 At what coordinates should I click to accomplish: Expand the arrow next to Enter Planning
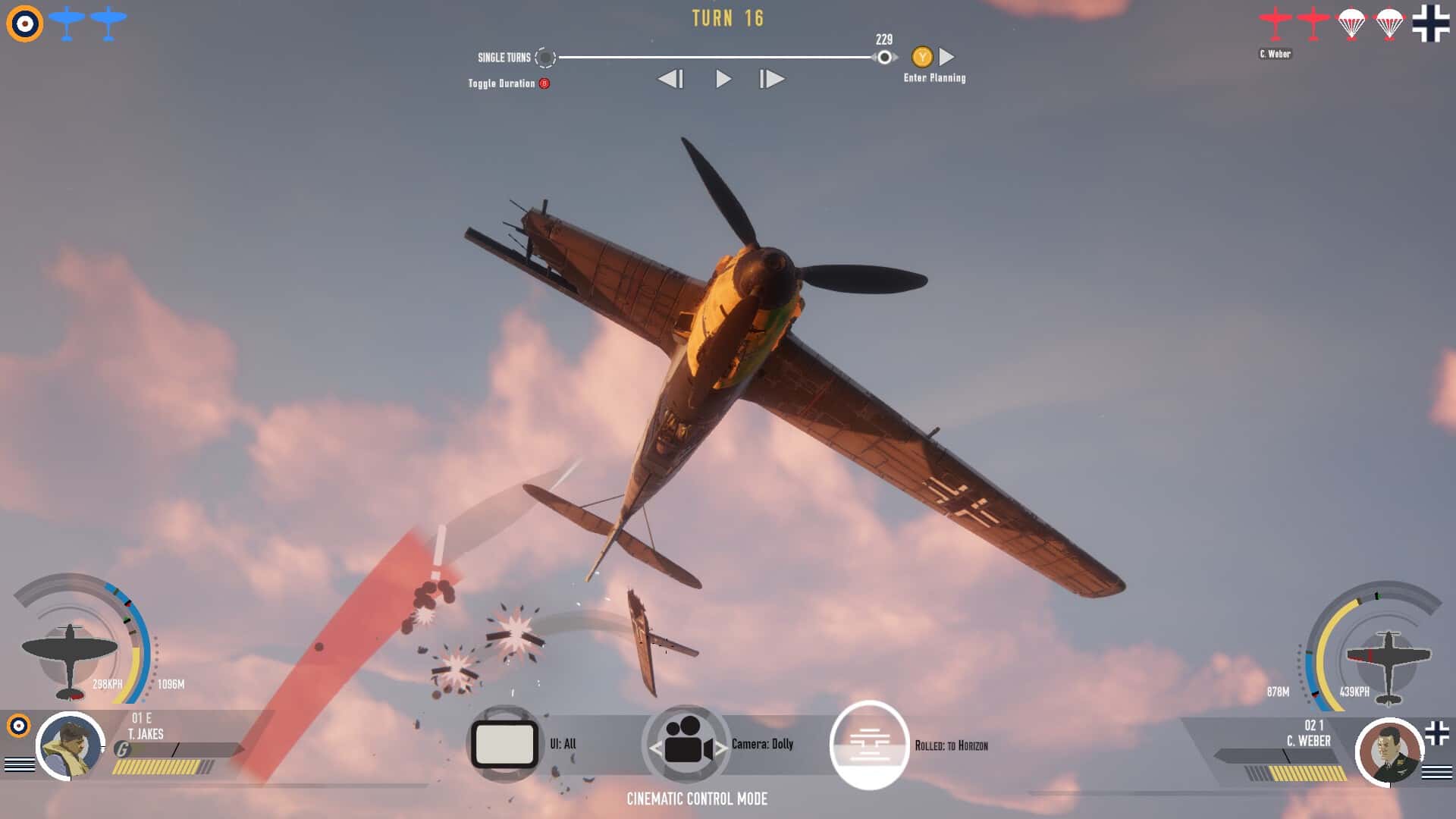945,55
